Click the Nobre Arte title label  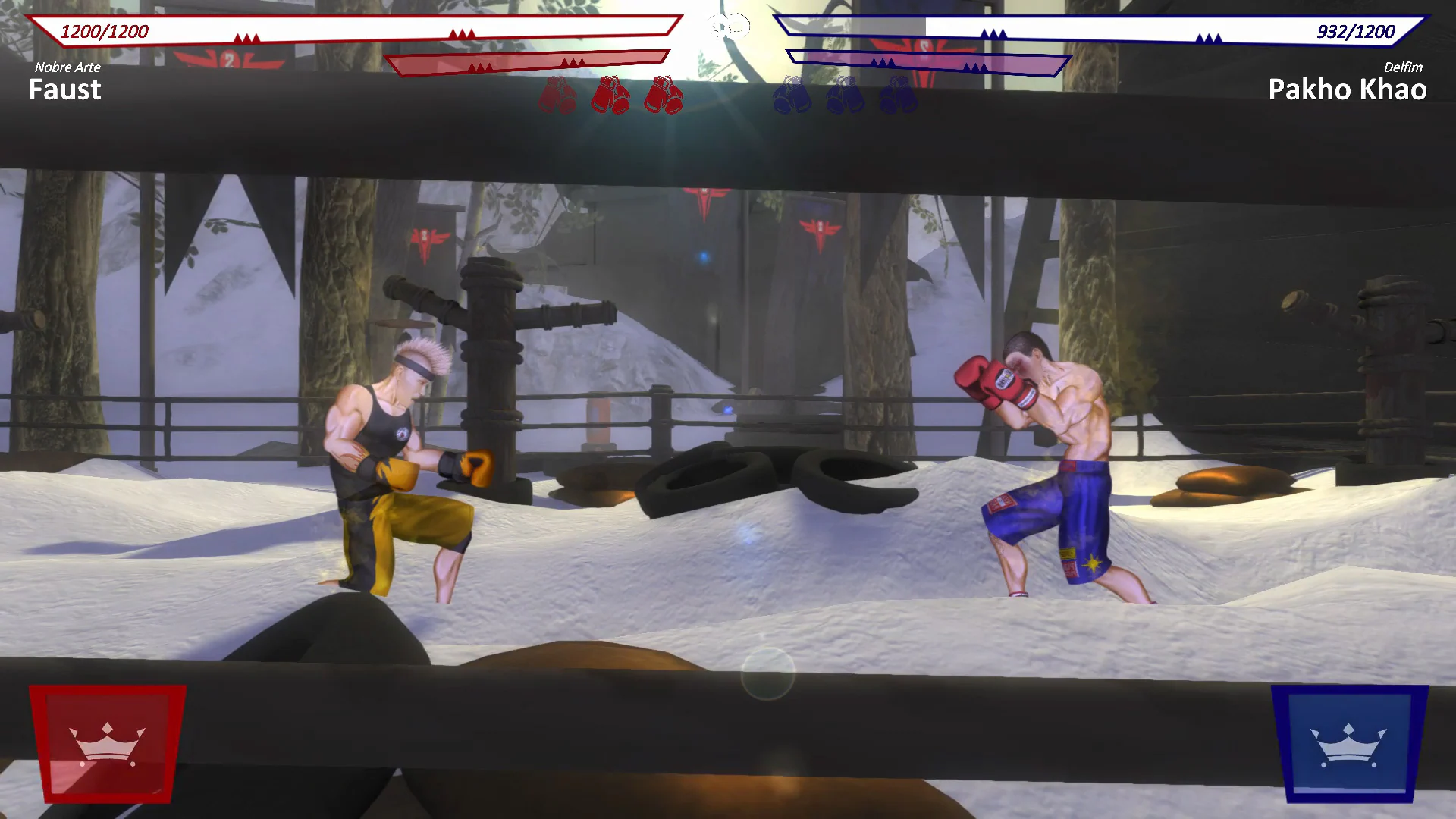pos(67,67)
